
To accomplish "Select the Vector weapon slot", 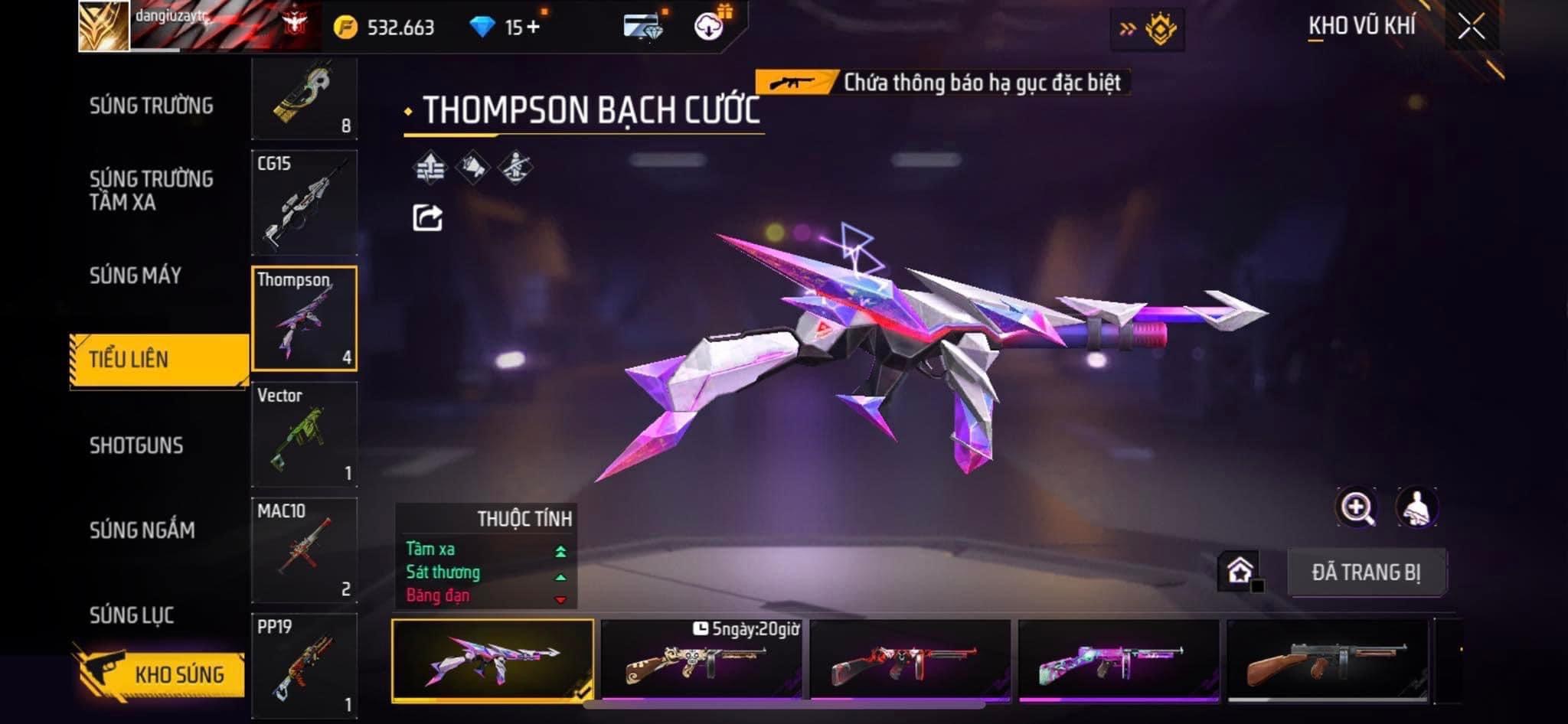I will [304, 434].
